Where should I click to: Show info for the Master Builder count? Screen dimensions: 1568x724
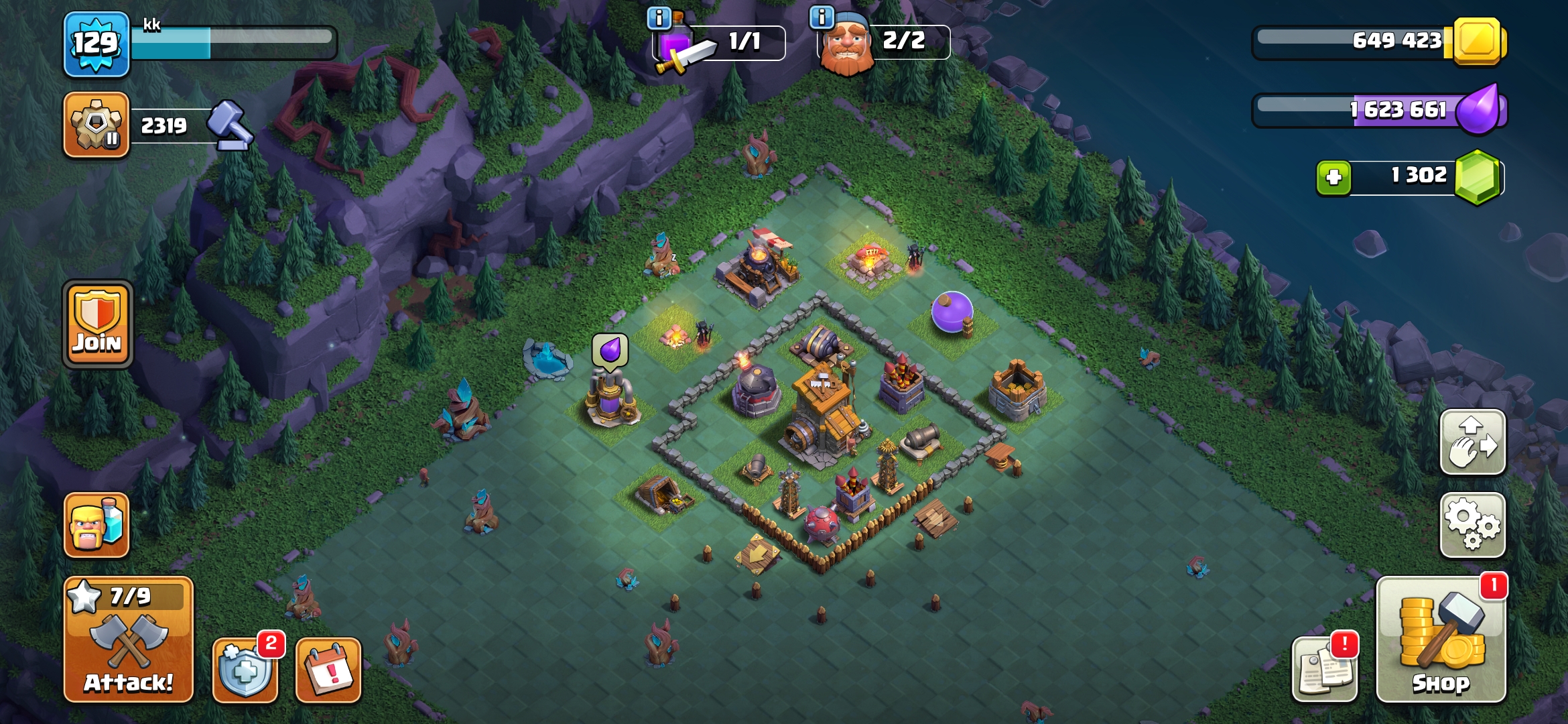(x=822, y=17)
